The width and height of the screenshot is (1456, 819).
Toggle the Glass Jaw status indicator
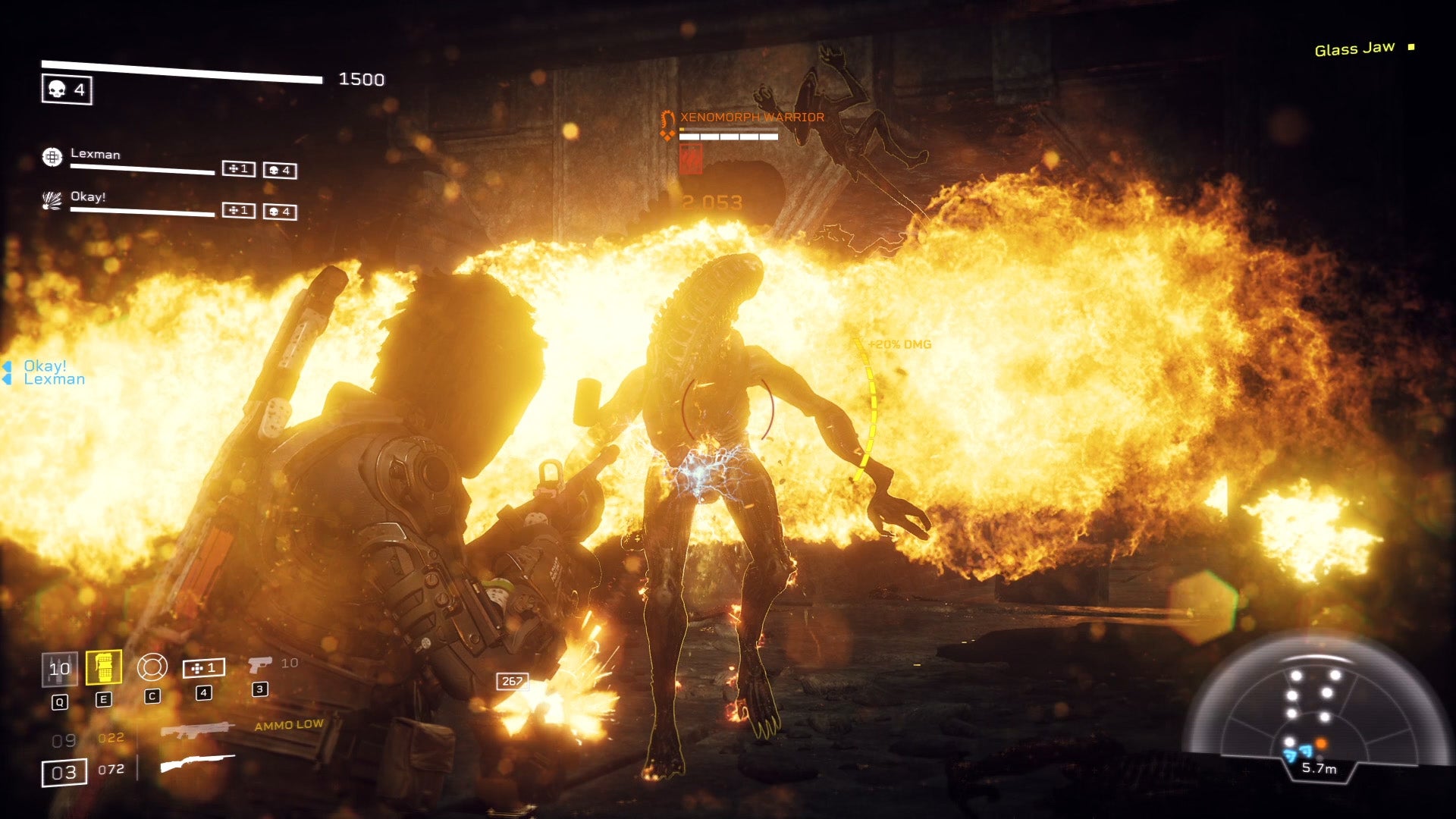click(1411, 47)
